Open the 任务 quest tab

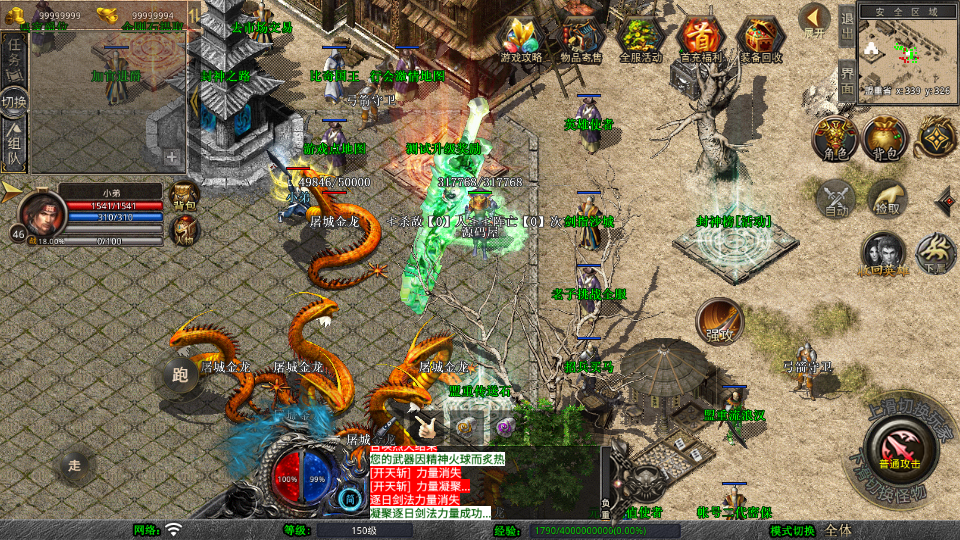14,54
